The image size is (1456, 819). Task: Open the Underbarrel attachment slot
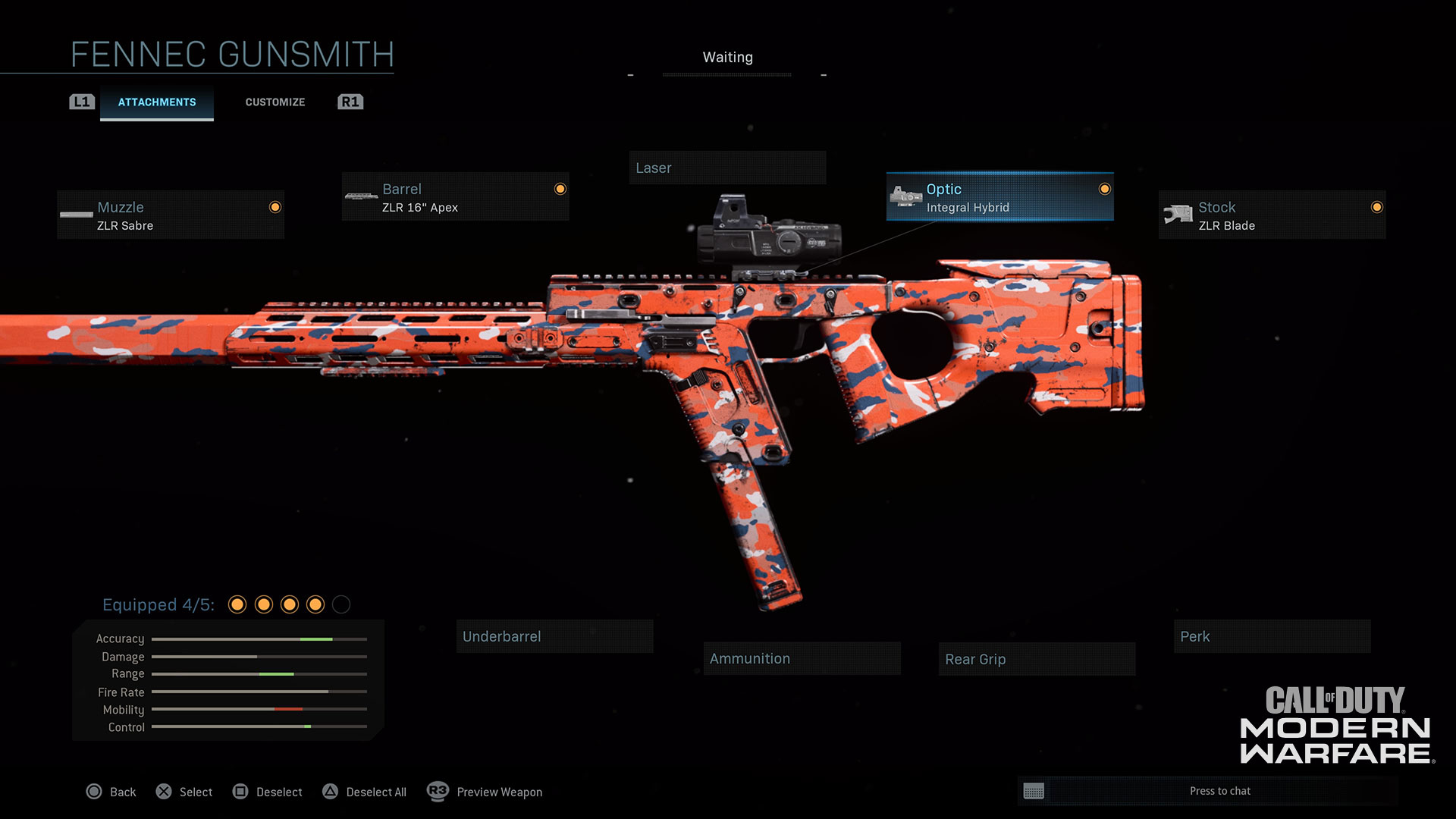pos(554,636)
